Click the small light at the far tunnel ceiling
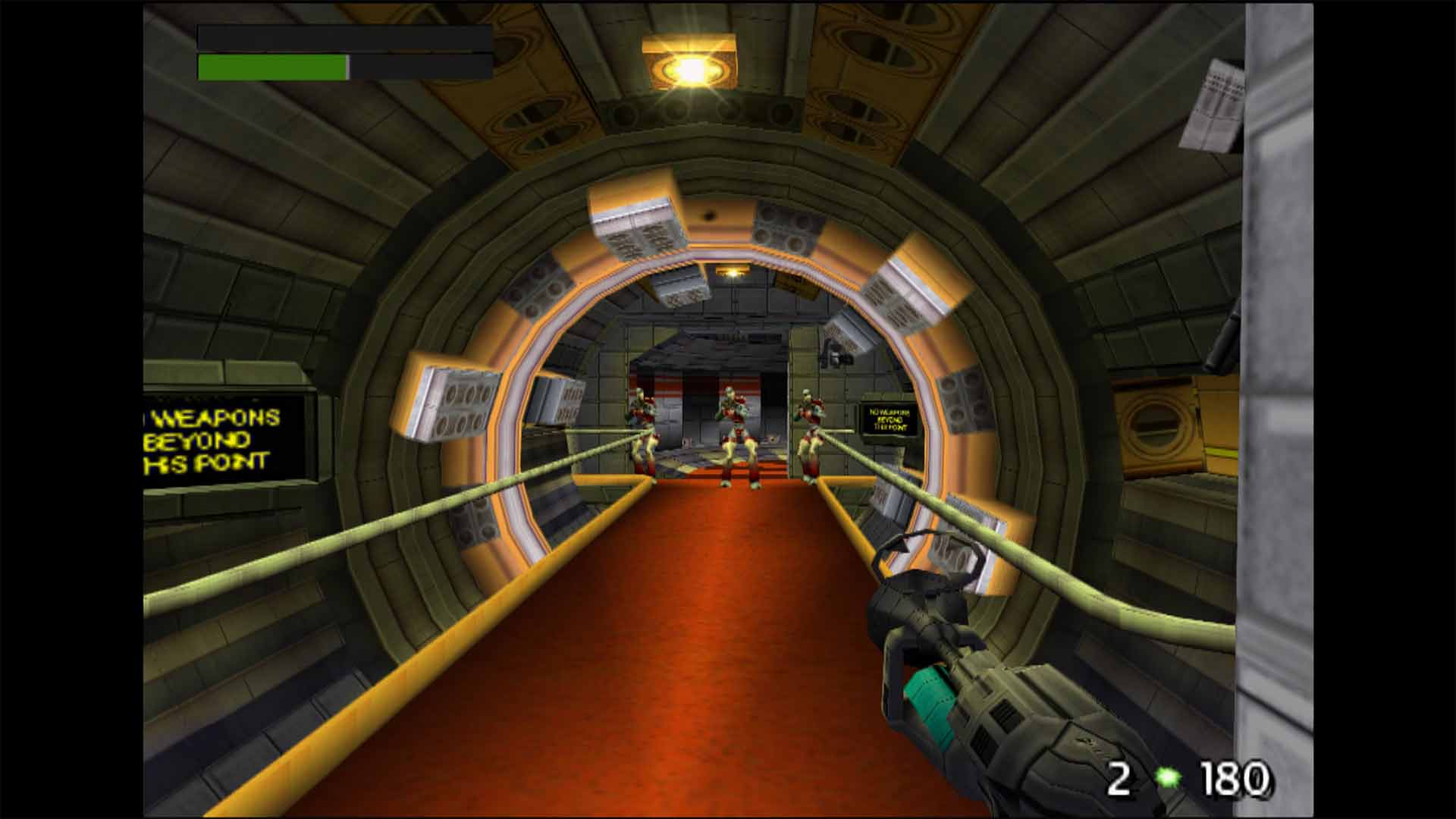Viewport: 1456px width, 819px height. coord(734,273)
